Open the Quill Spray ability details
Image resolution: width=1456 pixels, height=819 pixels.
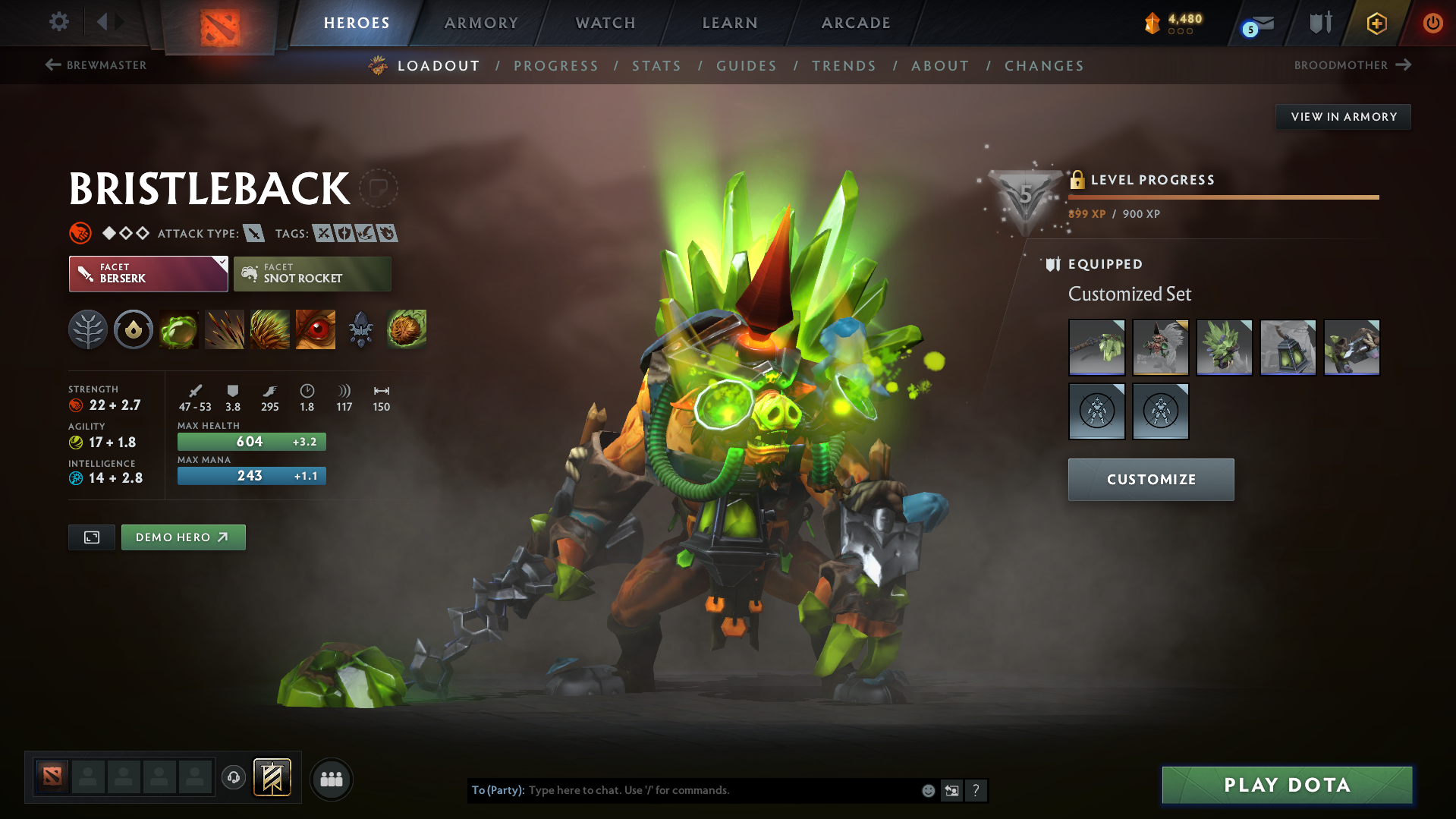coord(225,329)
